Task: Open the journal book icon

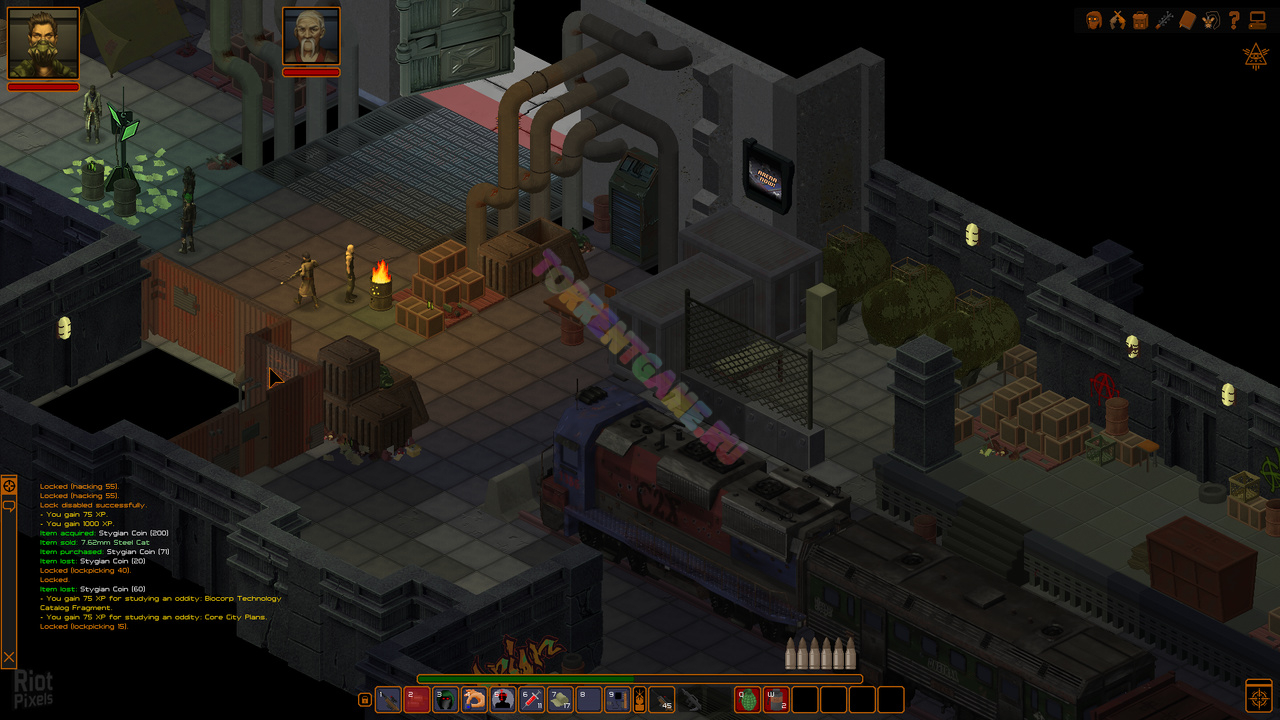Action: pos(1188,20)
